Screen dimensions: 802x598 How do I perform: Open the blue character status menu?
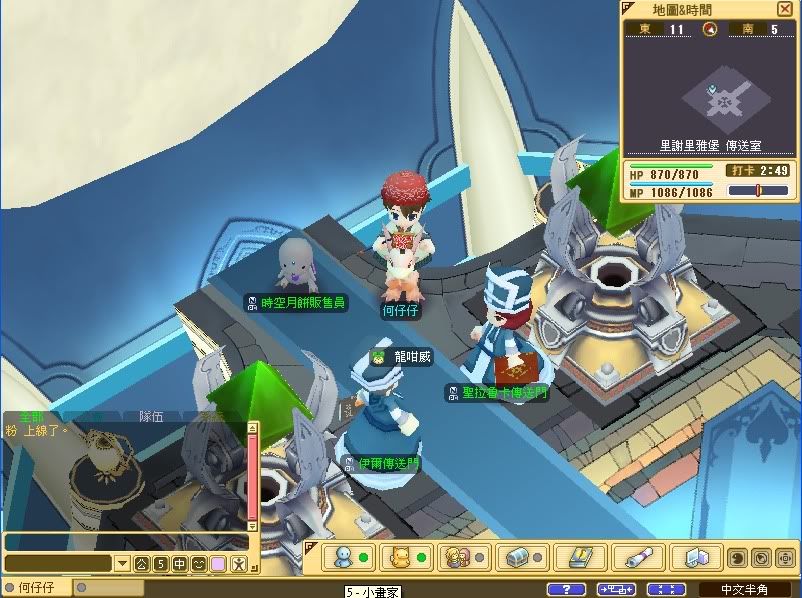coord(342,556)
